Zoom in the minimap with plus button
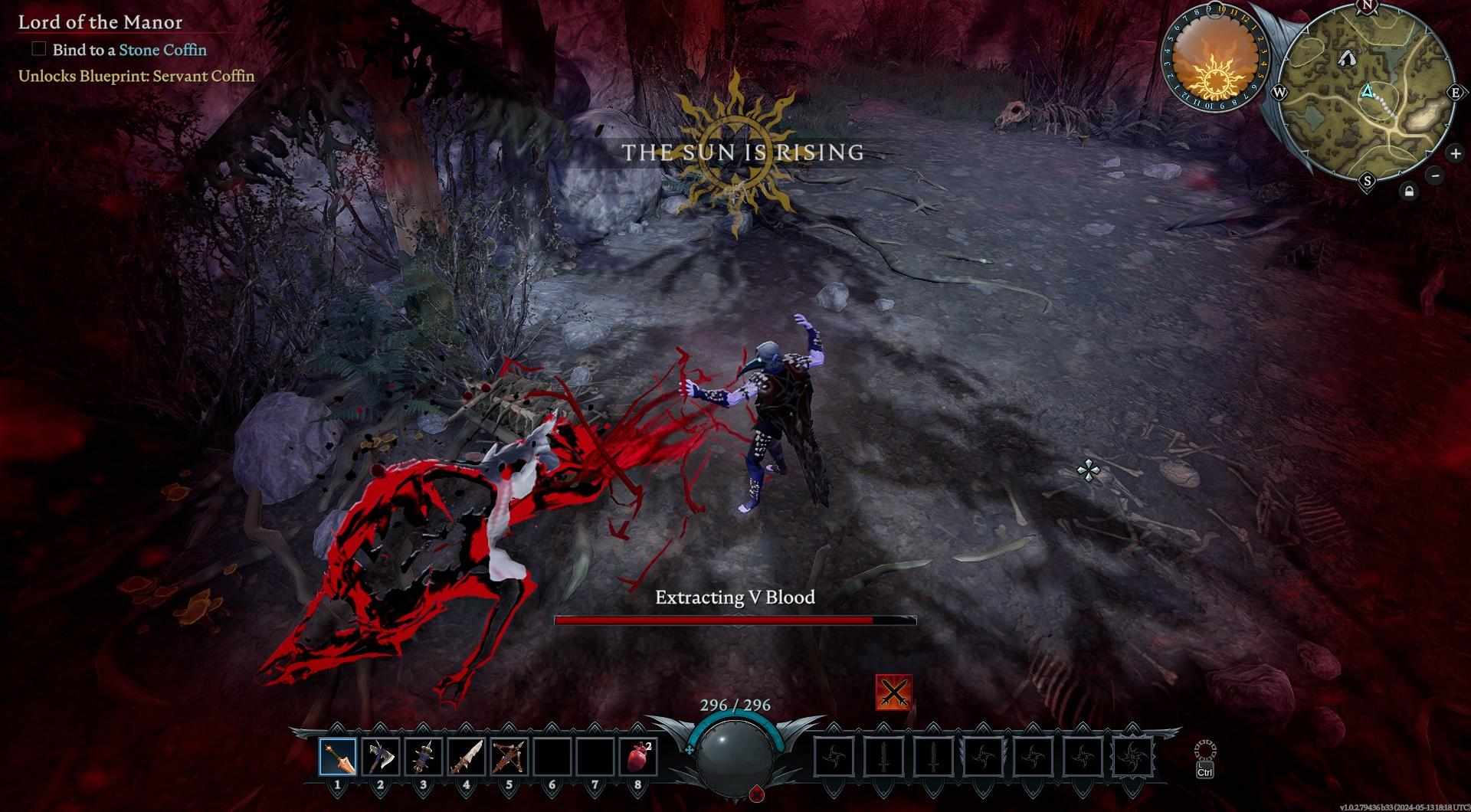 [x=1455, y=153]
